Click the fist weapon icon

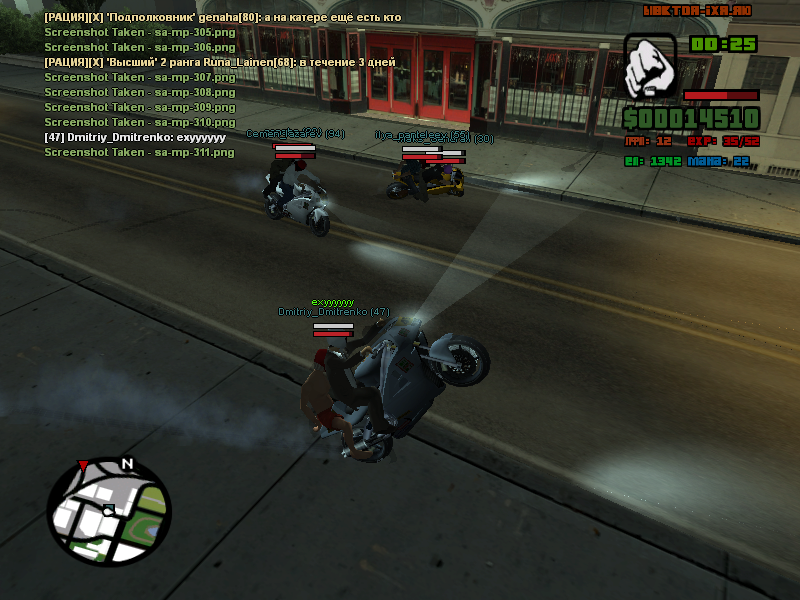point(650,68)
